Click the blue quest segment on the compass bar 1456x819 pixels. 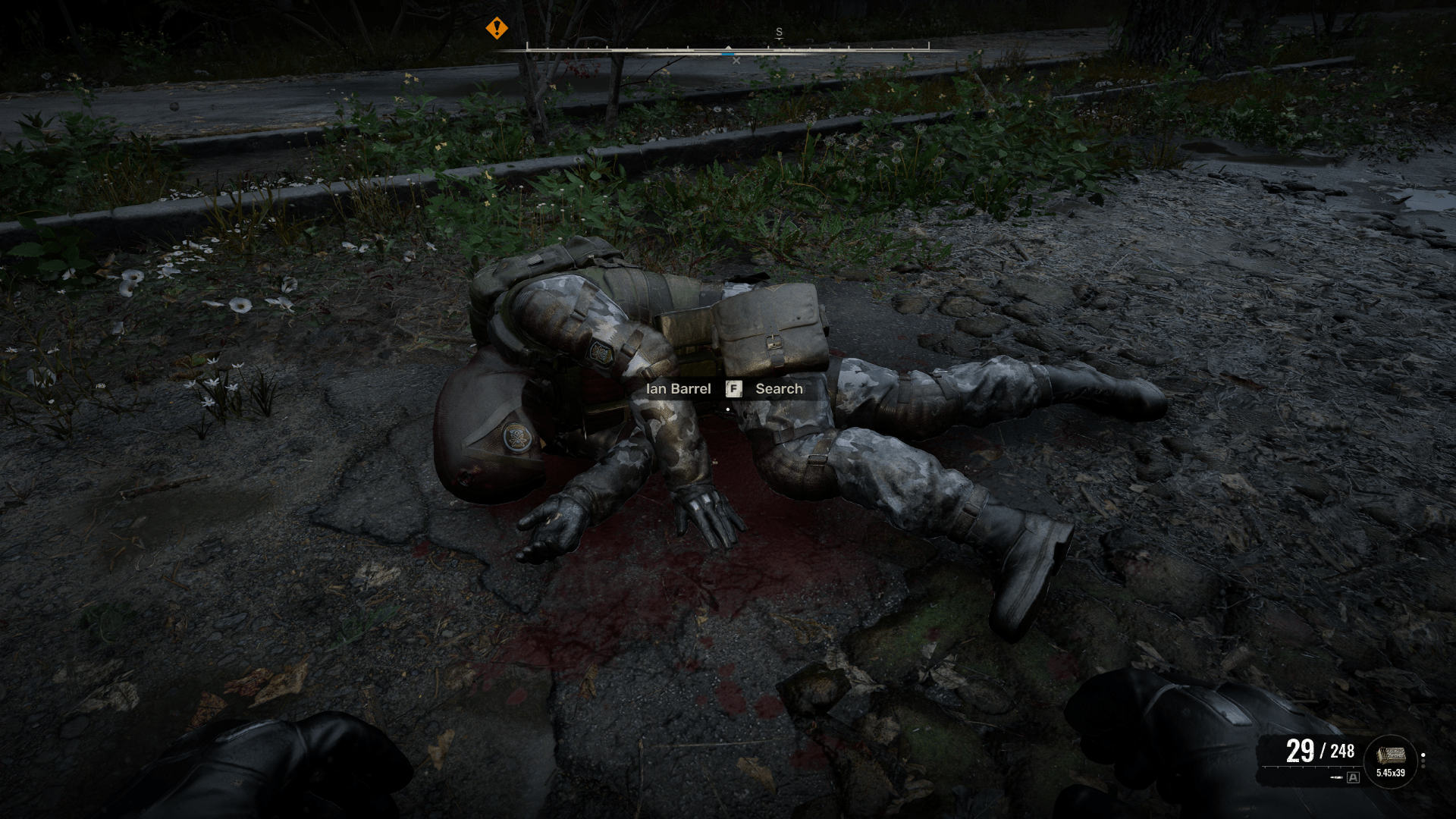tap(729, 55)
